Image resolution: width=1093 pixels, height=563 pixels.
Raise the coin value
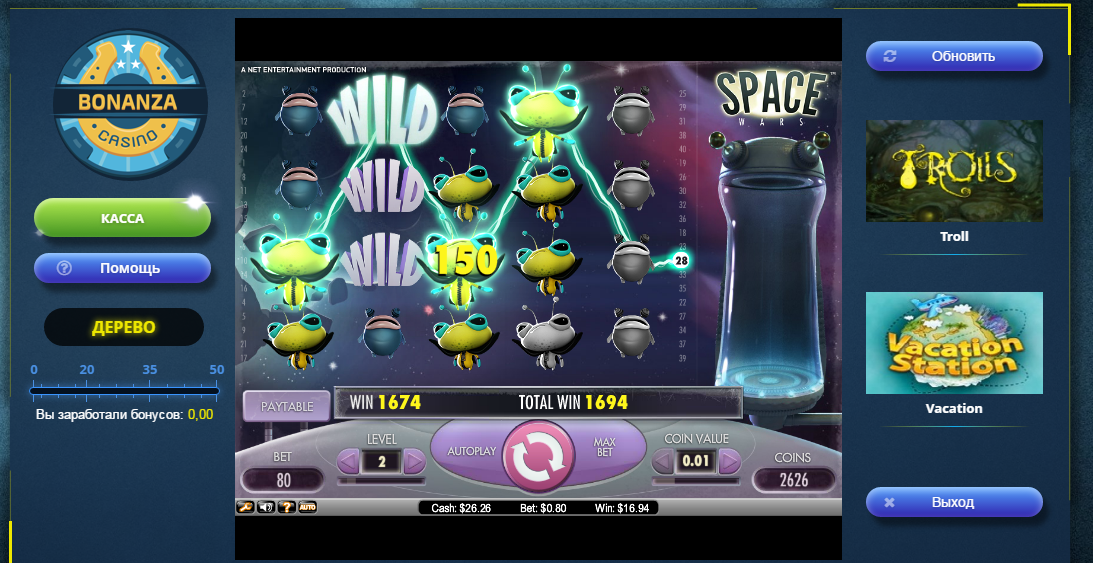click(730, 461)
